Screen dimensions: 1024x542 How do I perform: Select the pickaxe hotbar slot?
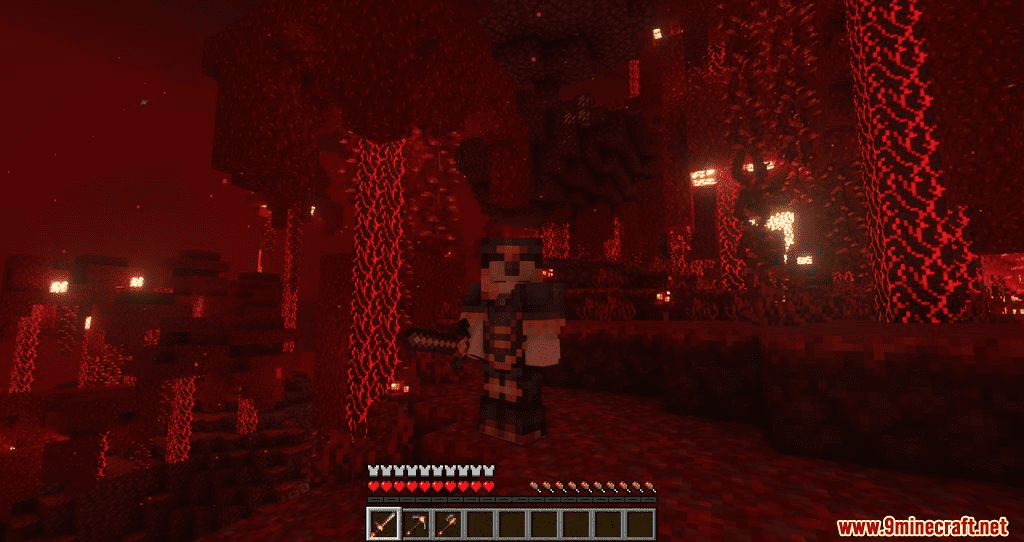point(416,522)
